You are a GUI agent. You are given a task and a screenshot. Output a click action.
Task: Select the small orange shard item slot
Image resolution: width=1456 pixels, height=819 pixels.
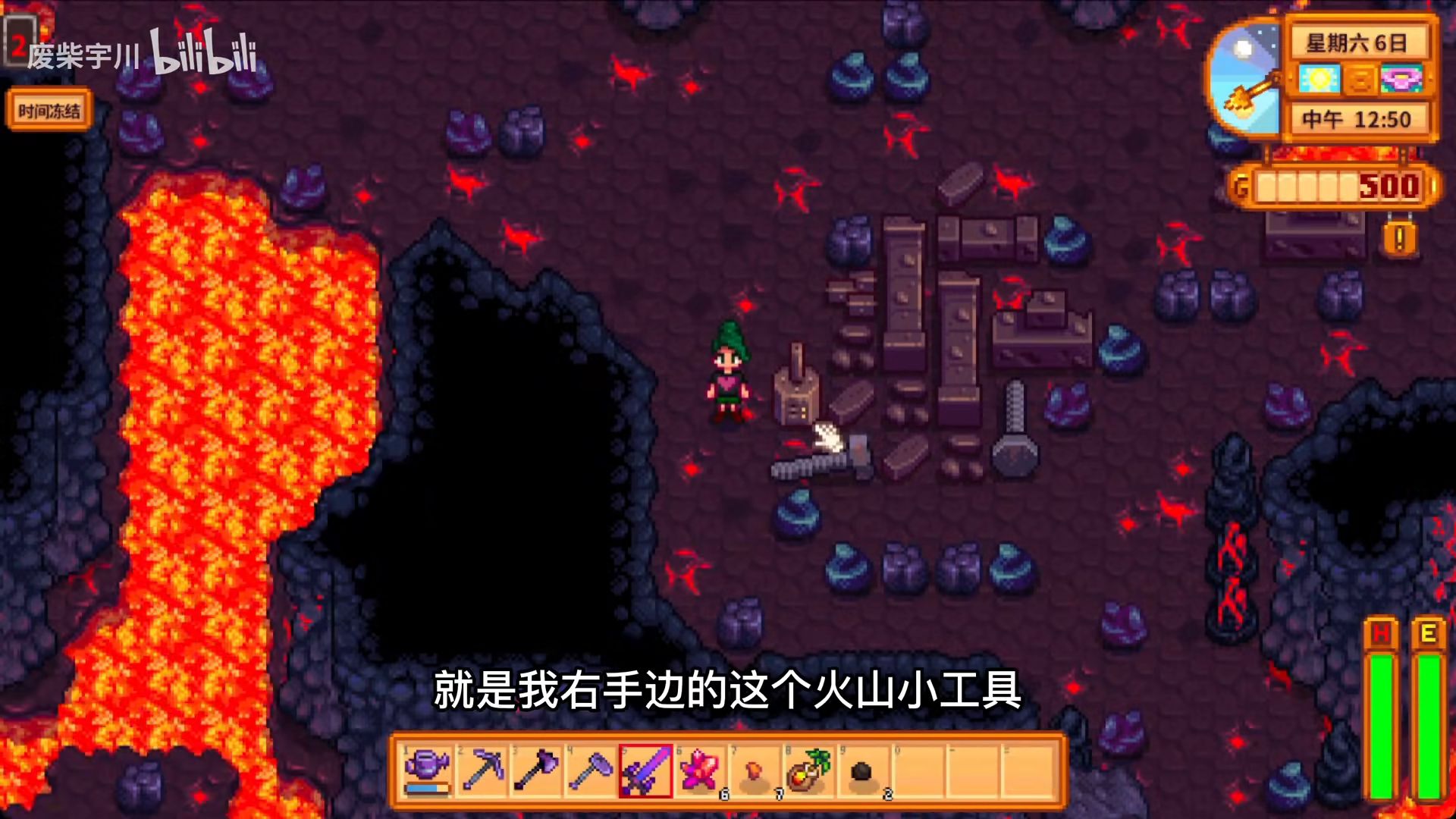point(755,770)
